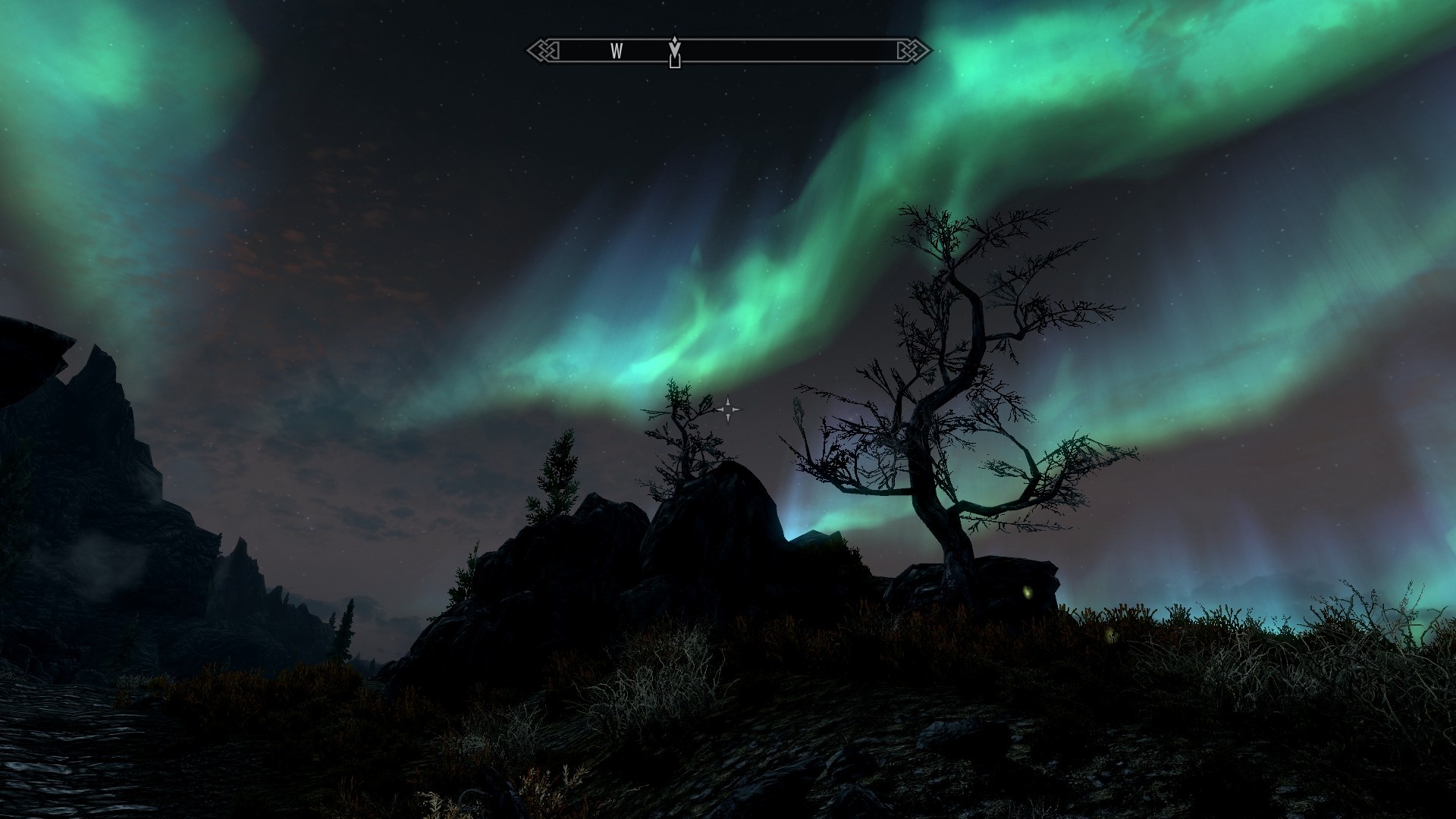Select the W heading on the compass bar
The image size is (1456, 819).
pos(617,51)
